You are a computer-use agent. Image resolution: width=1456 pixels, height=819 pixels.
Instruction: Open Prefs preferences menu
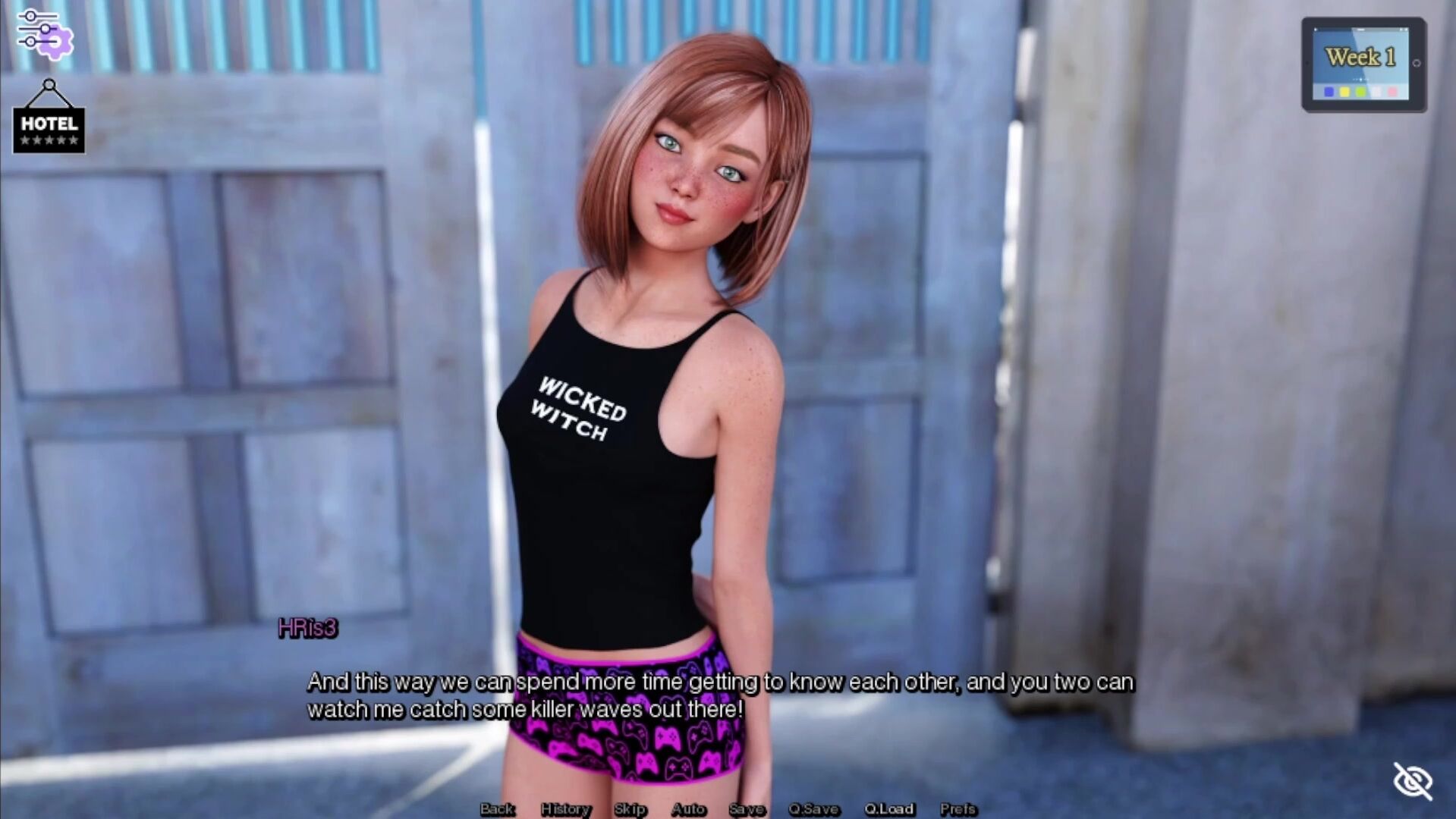[x=958, y=809]
